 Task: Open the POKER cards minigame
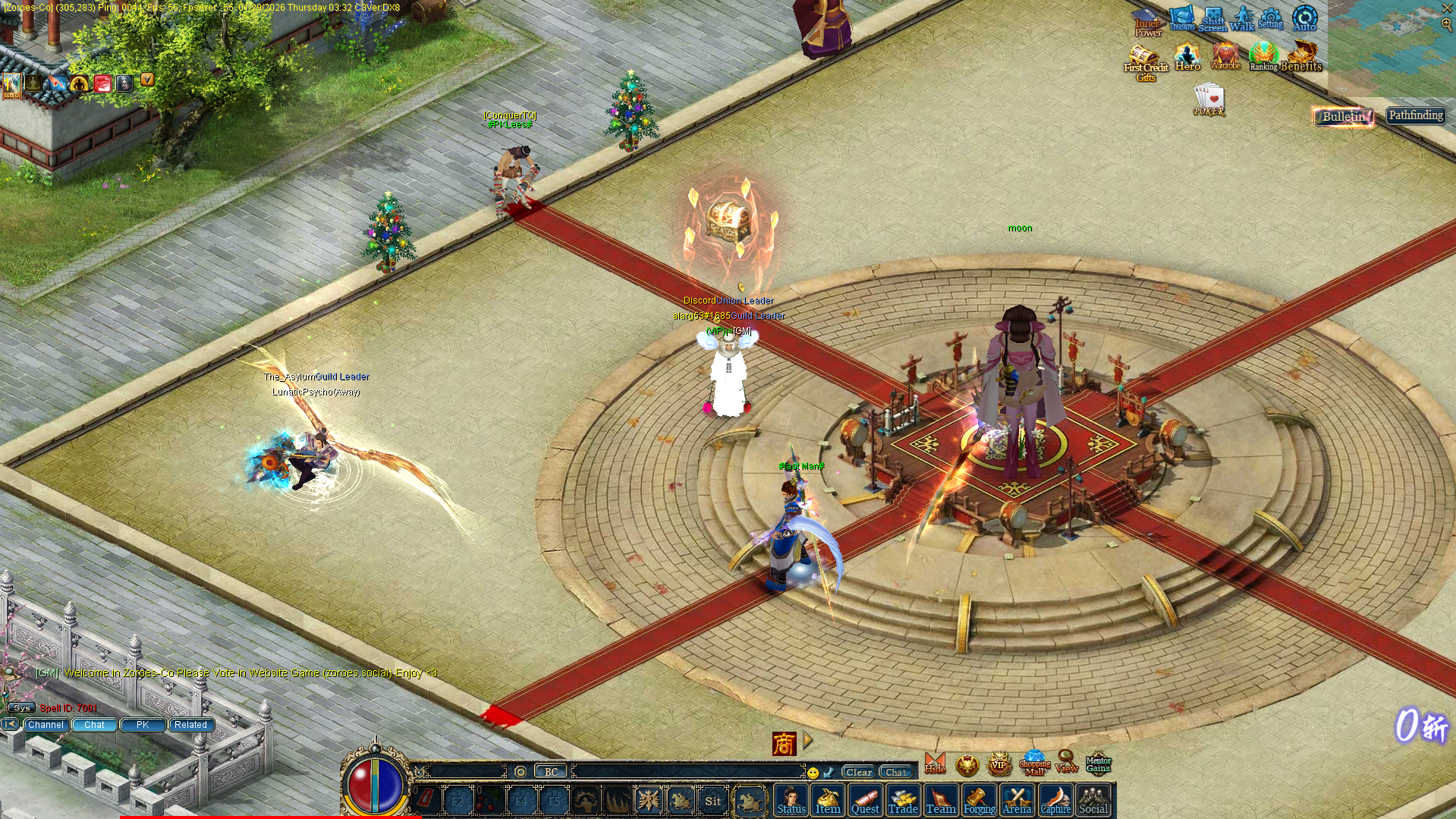[1209, 100]
